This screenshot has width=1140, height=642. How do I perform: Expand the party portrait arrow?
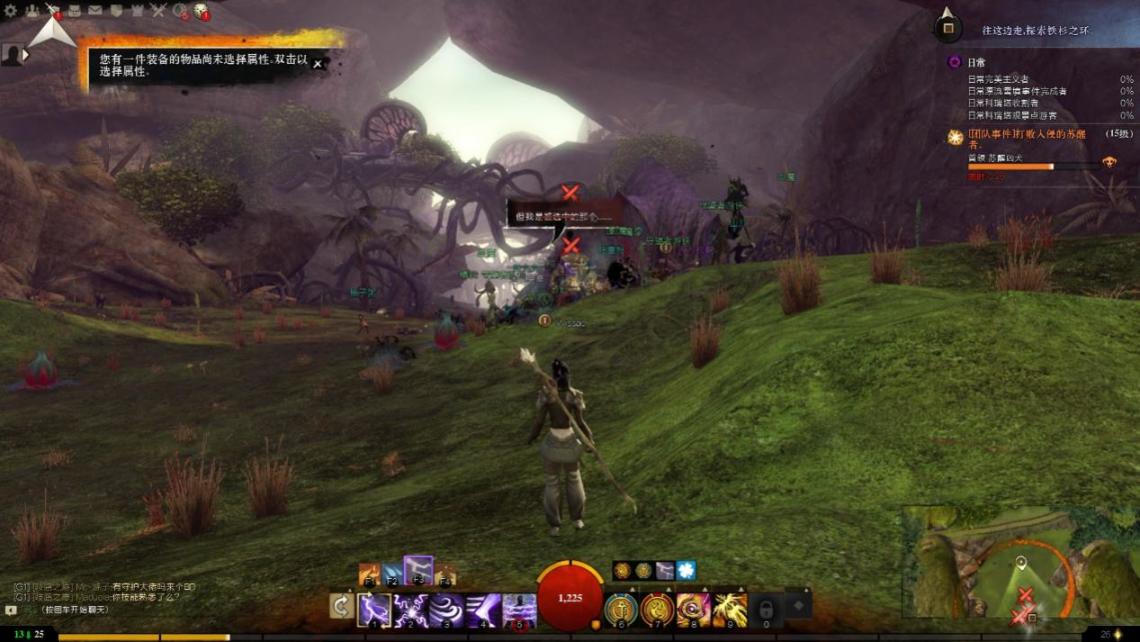(x=25, y=55)
